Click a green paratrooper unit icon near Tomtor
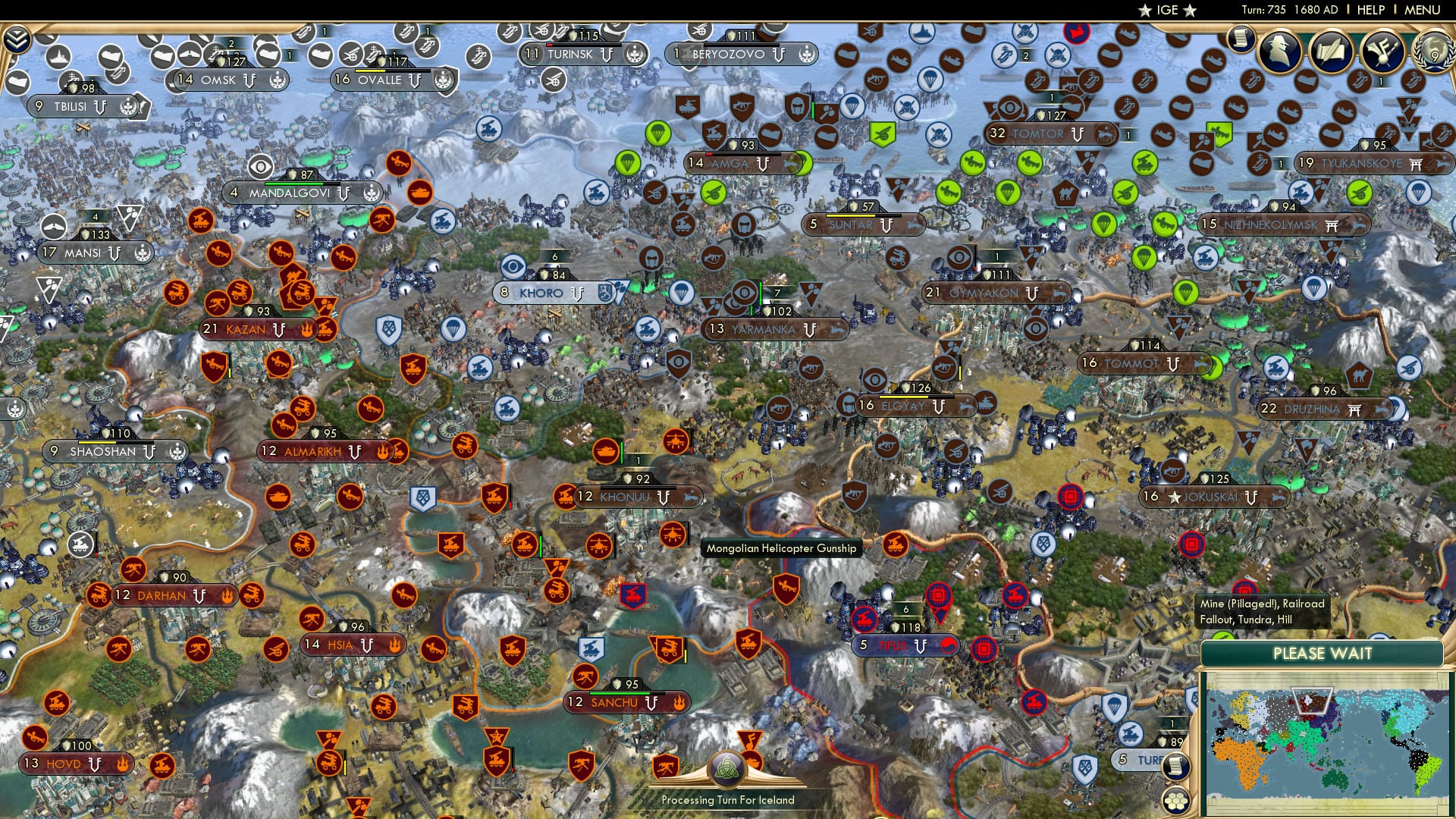The height and width of the screenshot is (819, 1456). pyautogui.click(x=1007, y=191)
